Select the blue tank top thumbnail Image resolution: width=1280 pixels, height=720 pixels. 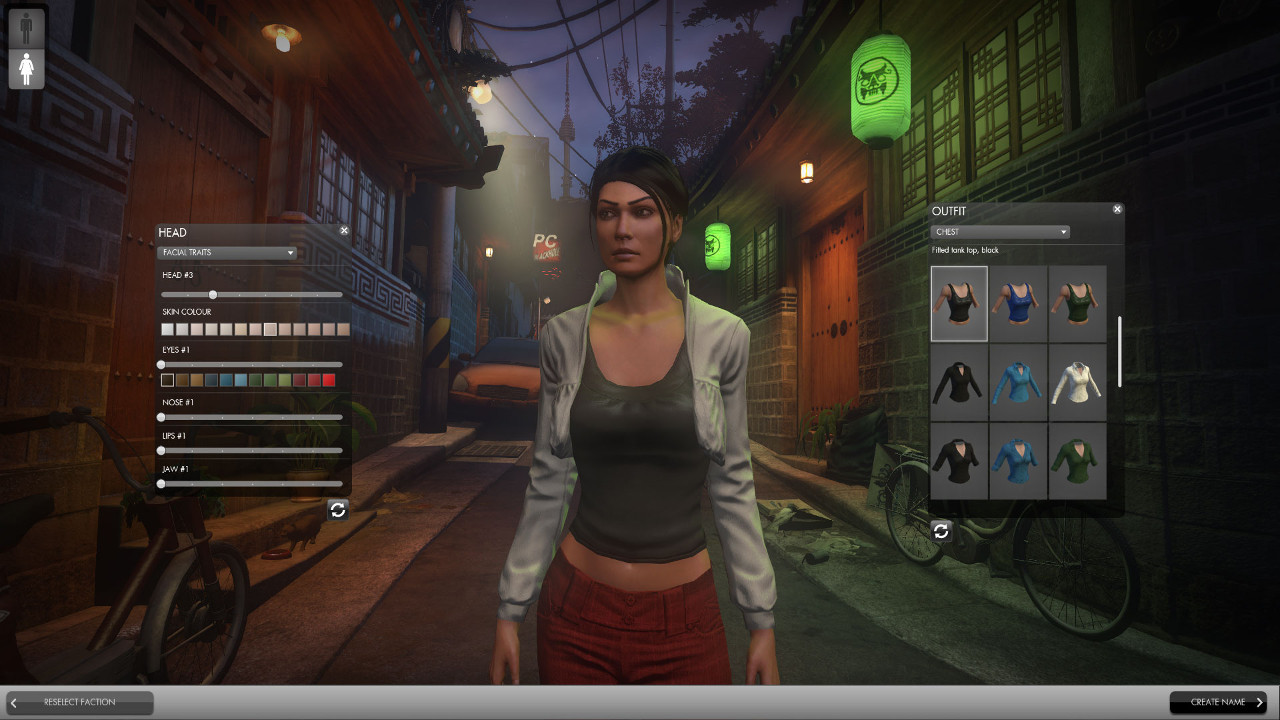tap(1018, 303)
